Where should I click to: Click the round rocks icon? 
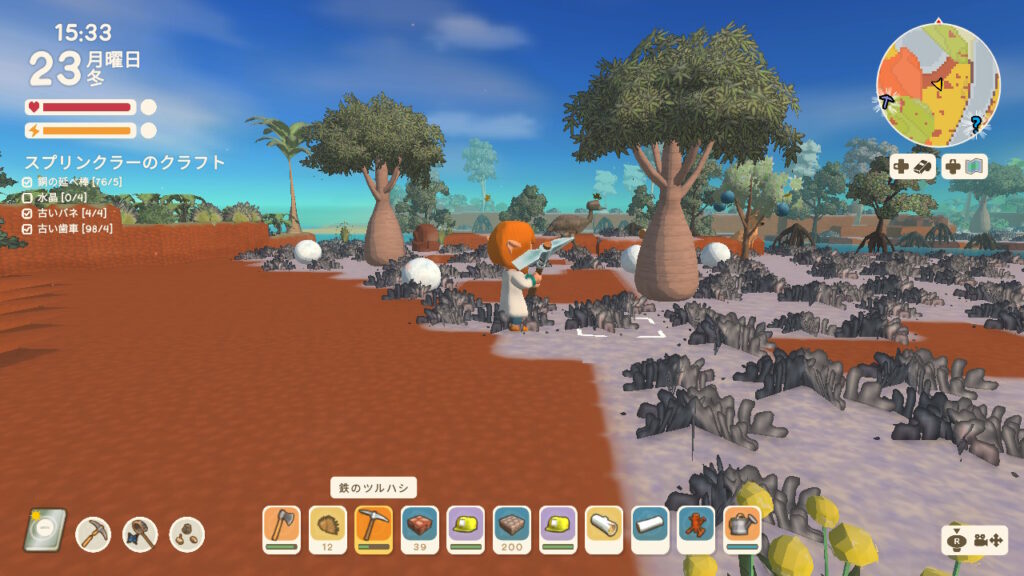point(187,534)
